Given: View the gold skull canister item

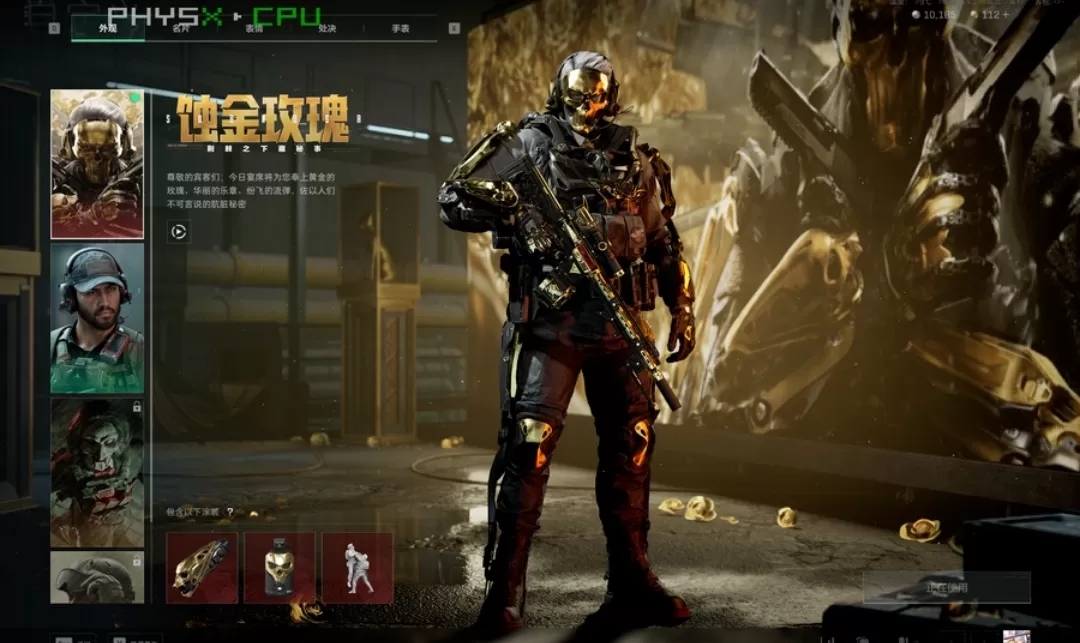Looking at the screenshot, I should click(x=280, y=568).
